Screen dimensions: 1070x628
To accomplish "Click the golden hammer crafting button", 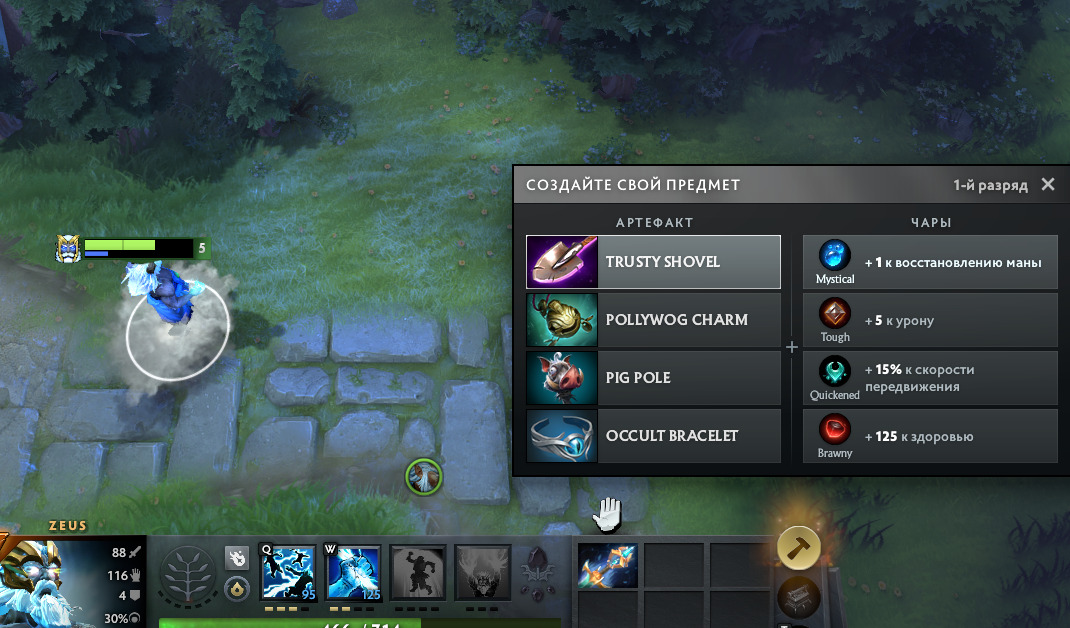I will tap(799, 547).
